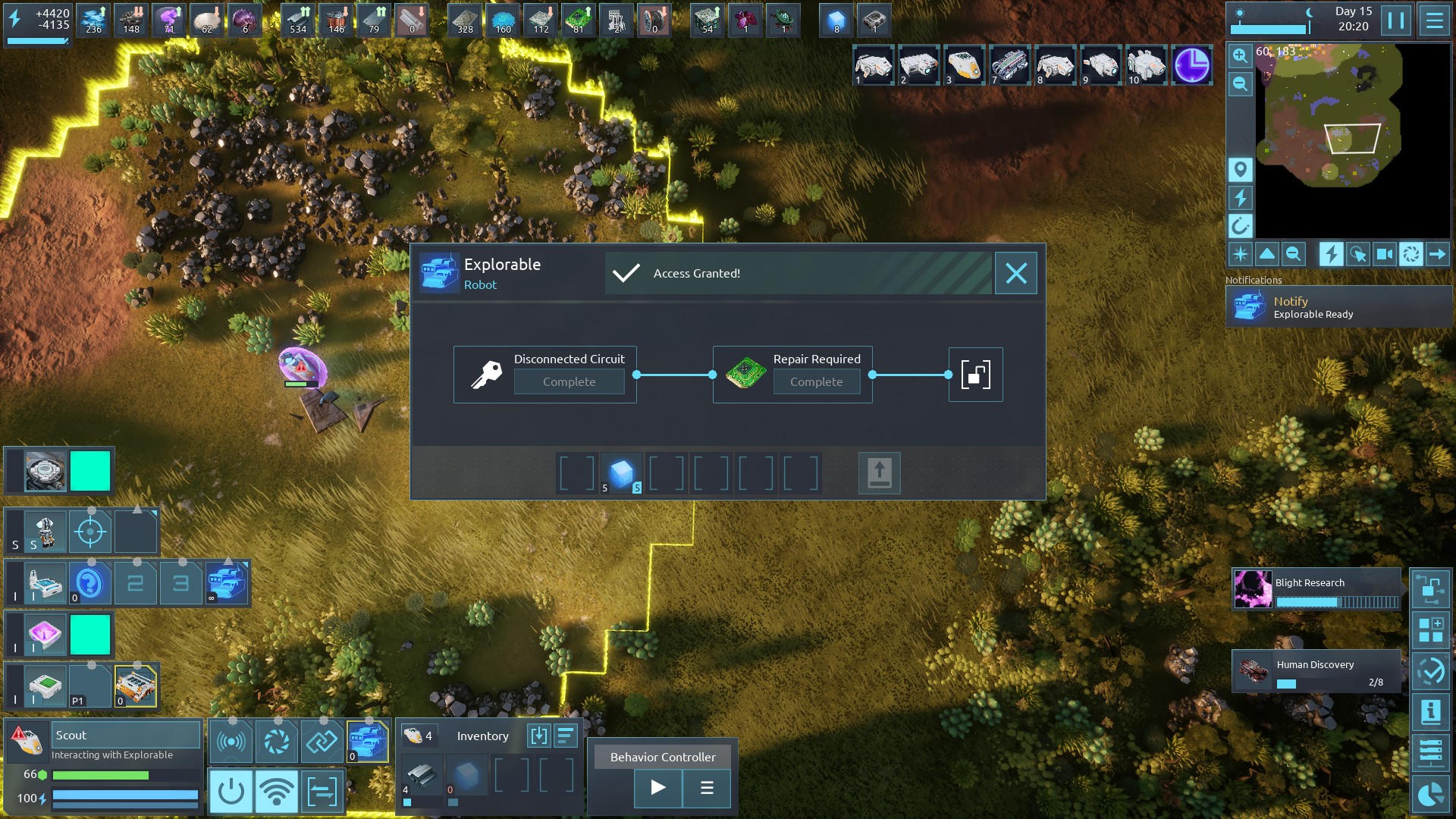
Task: Open the Behavior Controller list menu
Action: [x=707, y=788]
